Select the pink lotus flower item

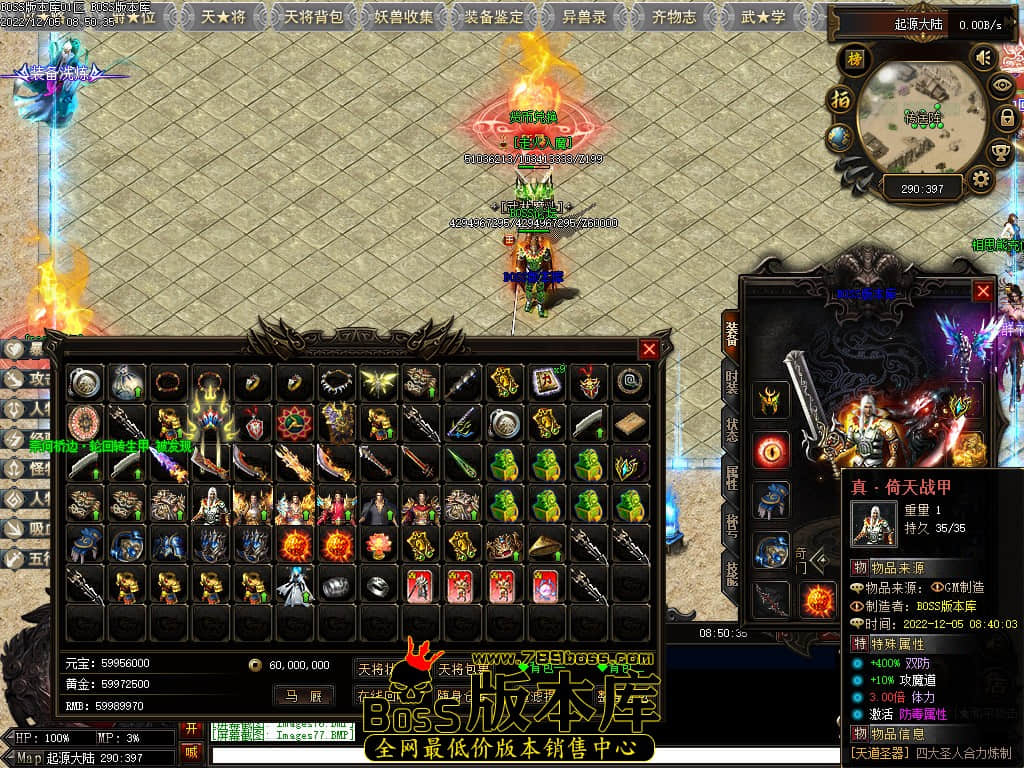[376, 545]
